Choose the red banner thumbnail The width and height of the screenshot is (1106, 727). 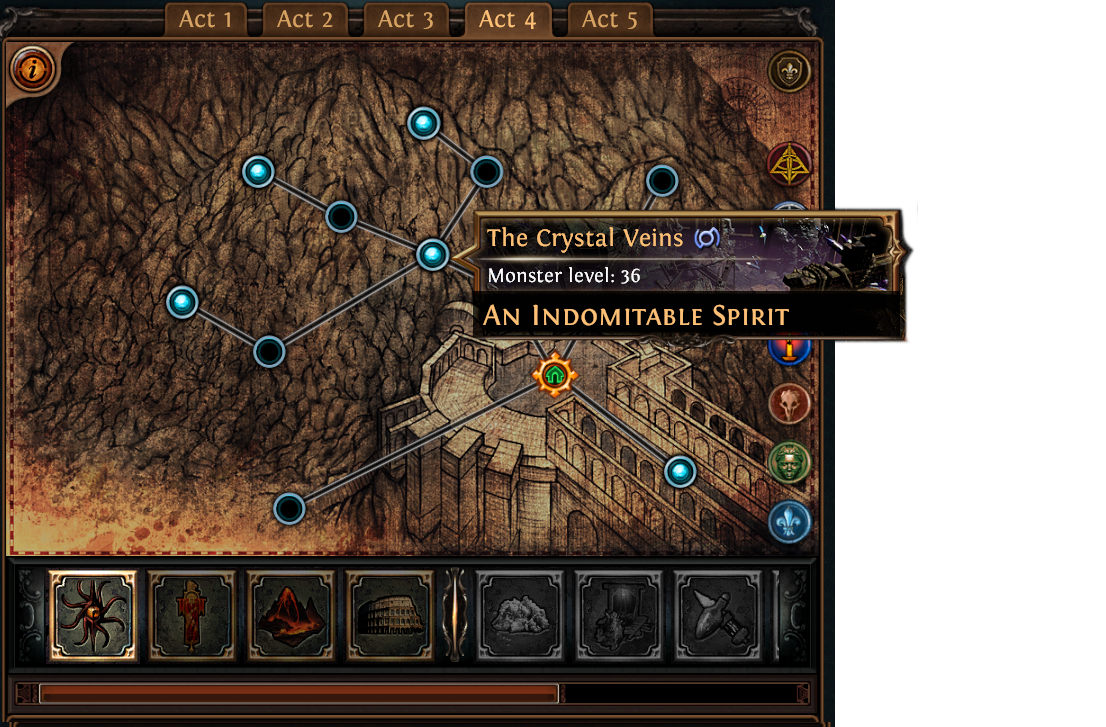click(x=192, y=616)
